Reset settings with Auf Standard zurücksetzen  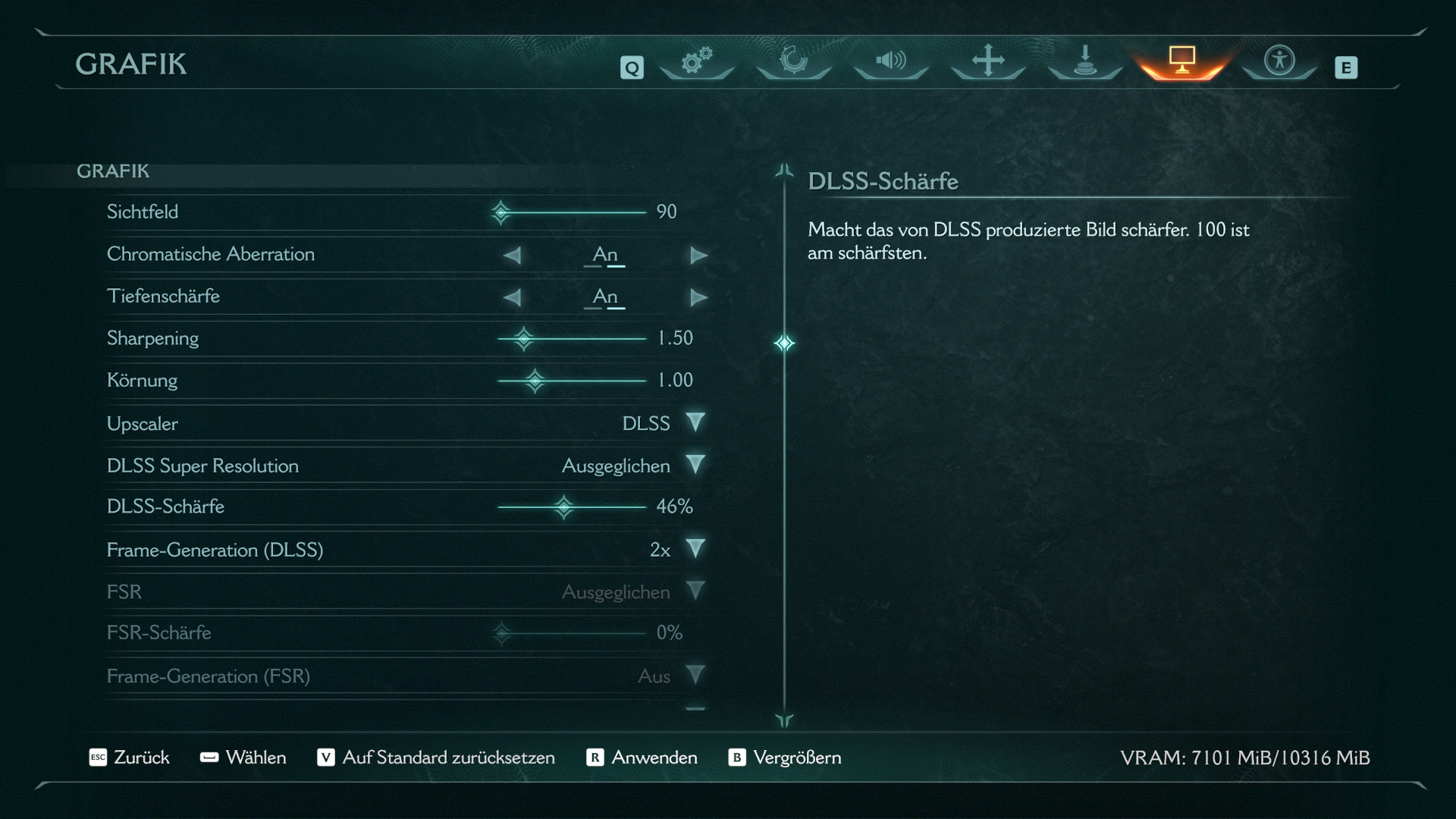tap(436, 758)
